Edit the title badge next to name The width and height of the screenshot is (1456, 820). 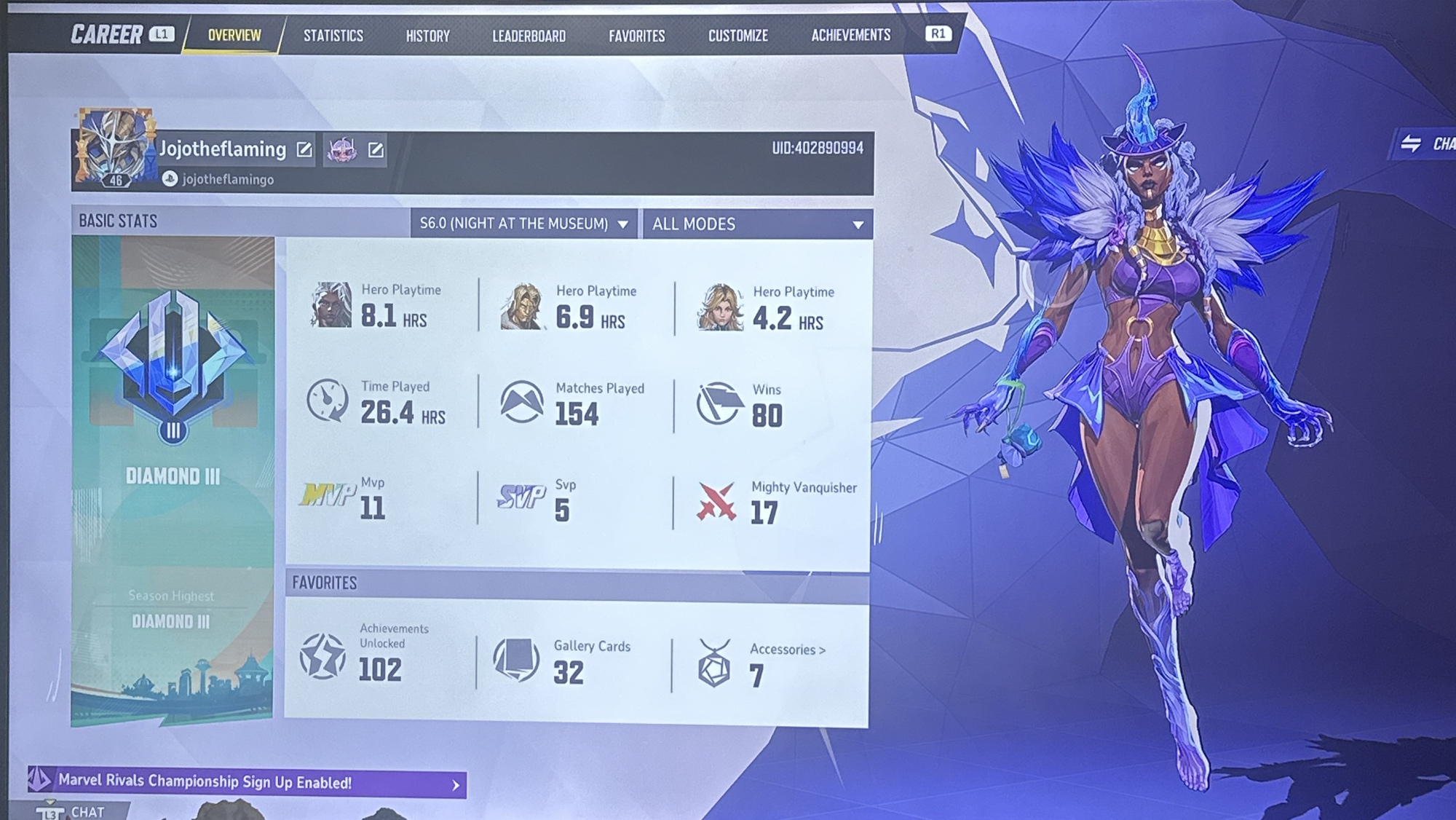(376, 150)
